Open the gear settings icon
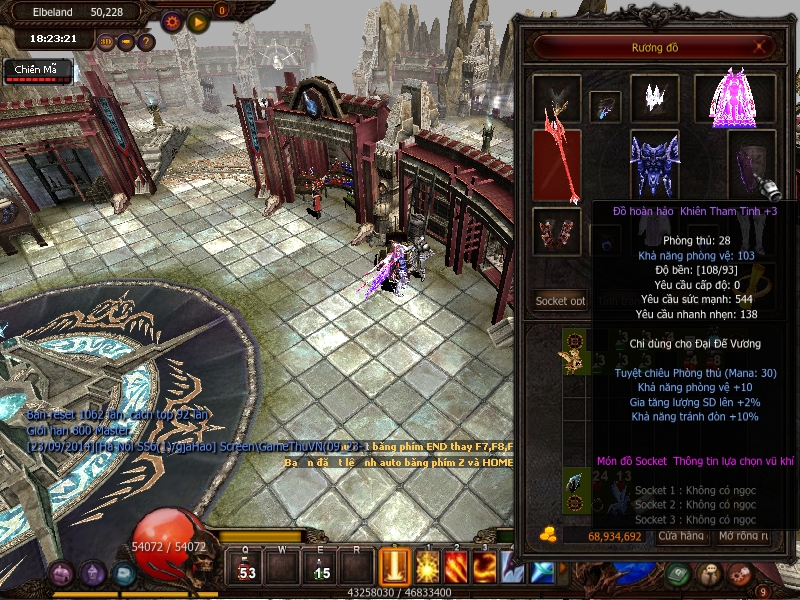 [x=171, y=21]
